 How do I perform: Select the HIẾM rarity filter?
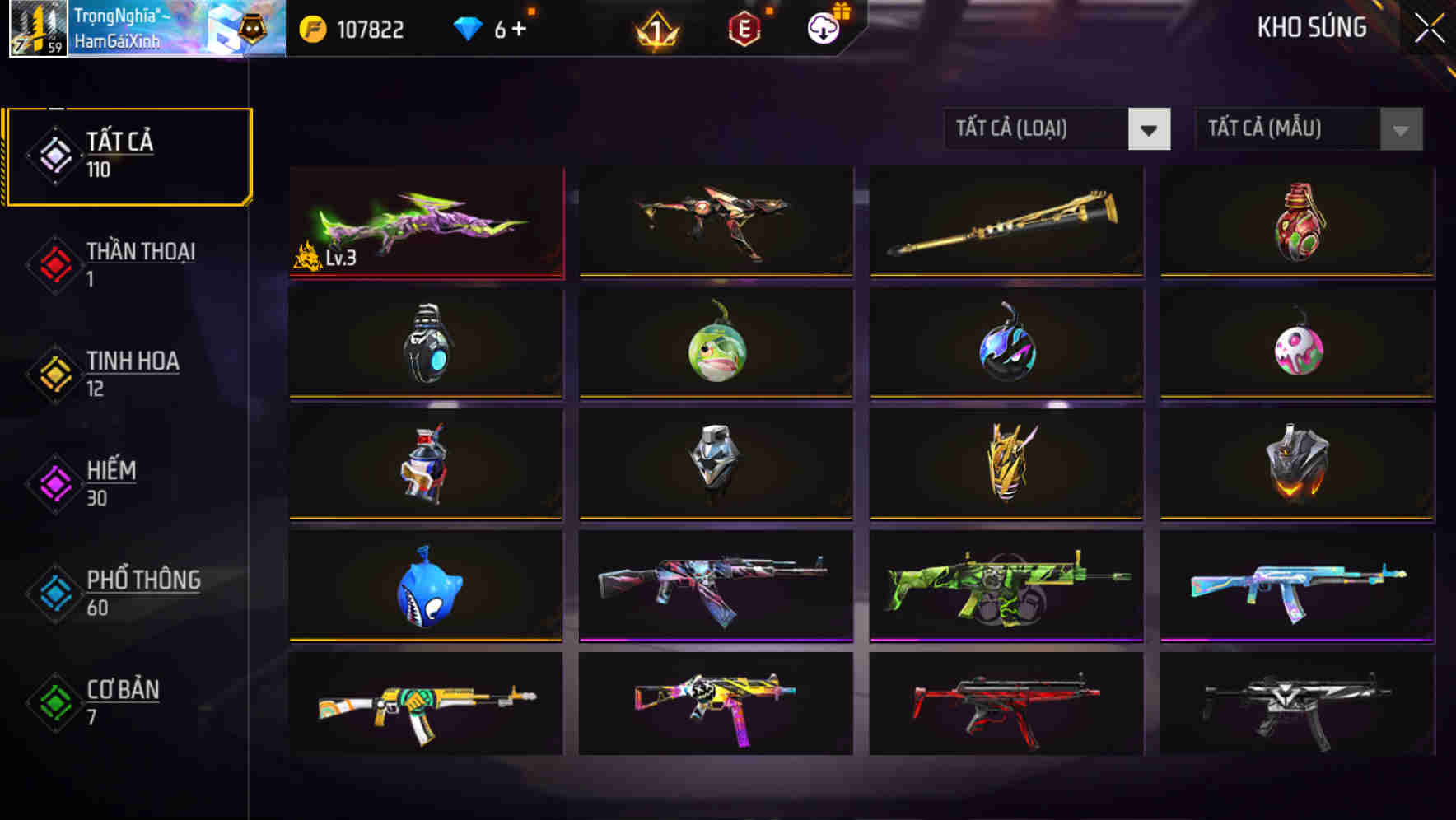tap(110, 482)
